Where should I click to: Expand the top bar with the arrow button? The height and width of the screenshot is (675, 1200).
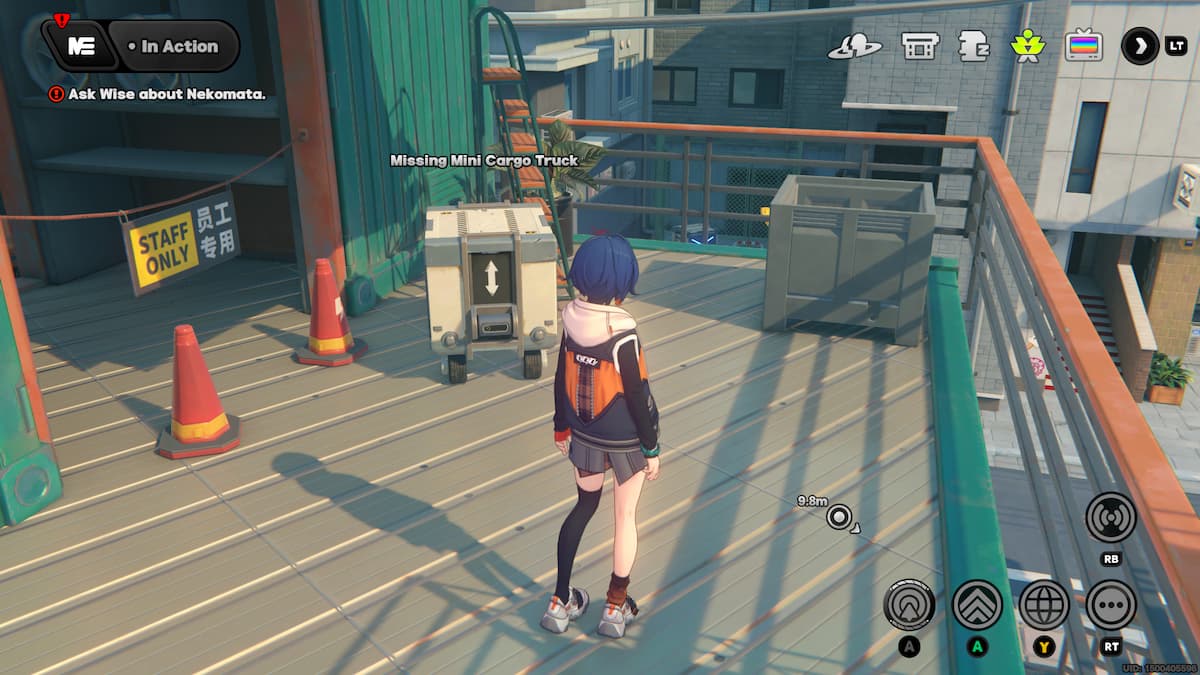(x=1140, y=46)
